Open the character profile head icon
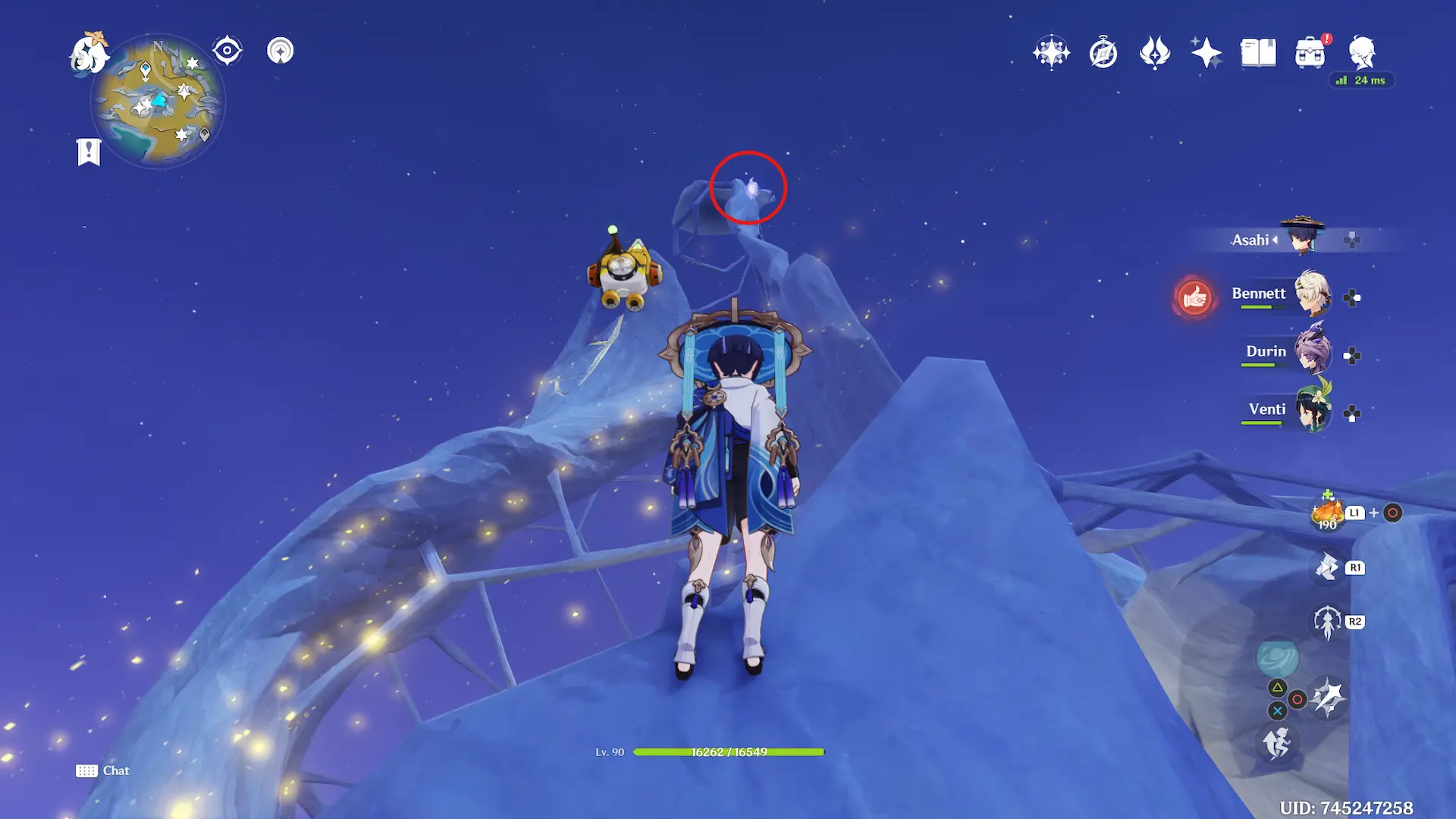This screenshot has height=819, width=1456. 1362,52
